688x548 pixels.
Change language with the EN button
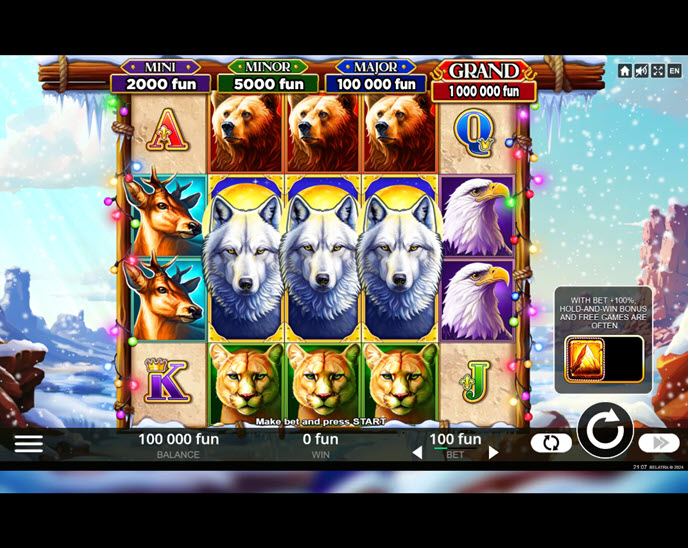pyautogui.click(x=675, y=71)
